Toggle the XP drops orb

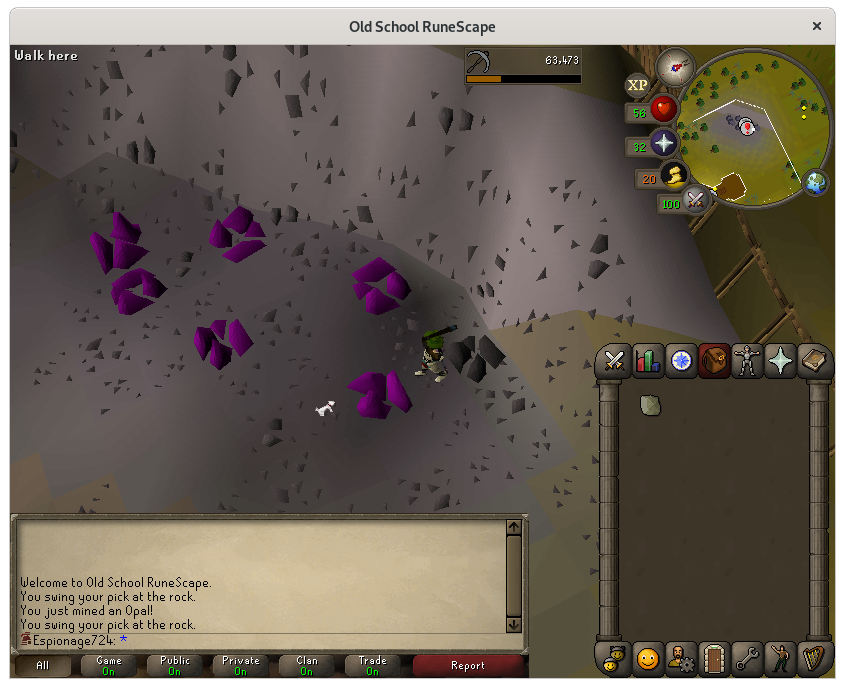tap(637, 86)
